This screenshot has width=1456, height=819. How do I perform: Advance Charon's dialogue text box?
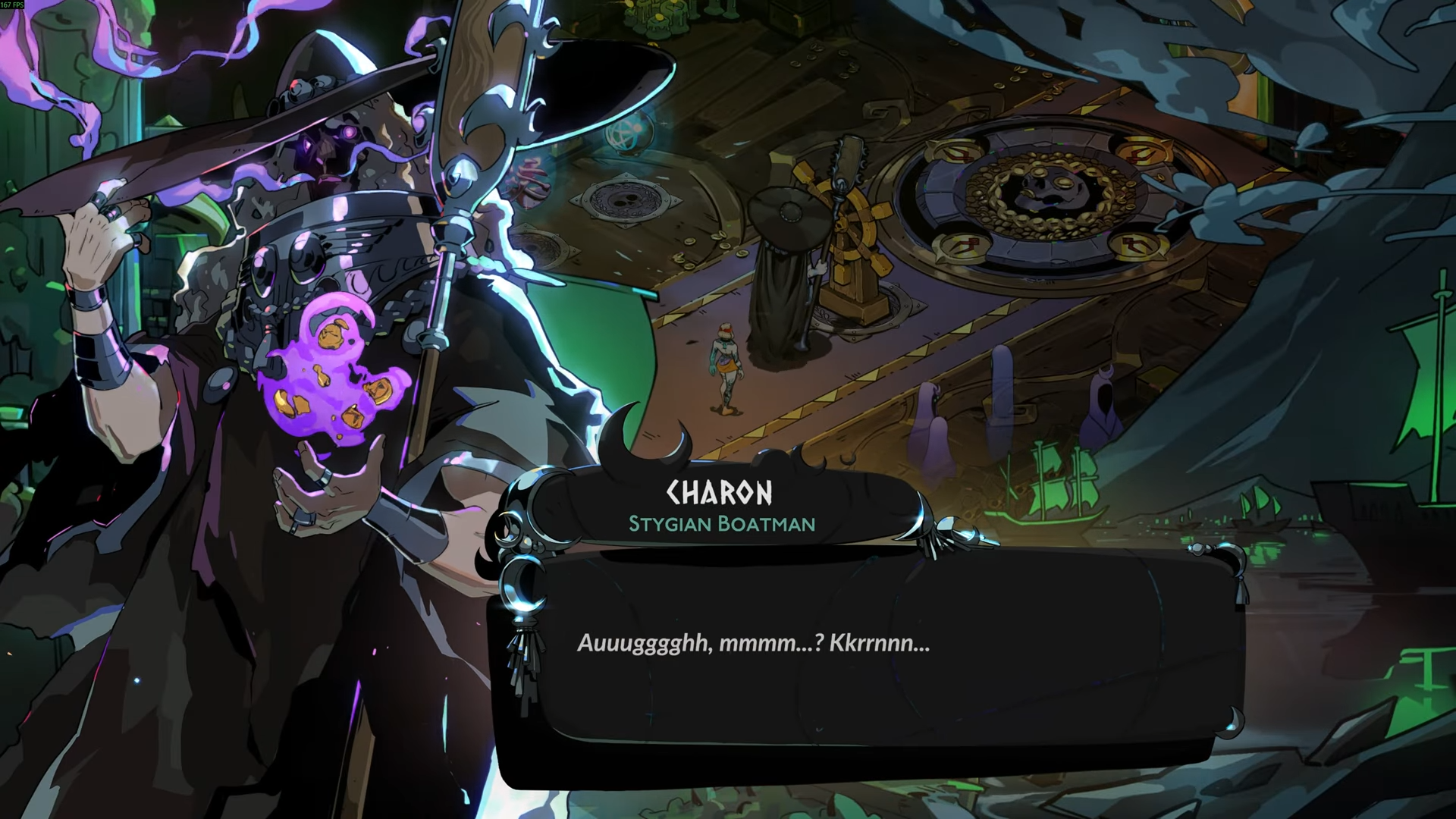[864, 652]
